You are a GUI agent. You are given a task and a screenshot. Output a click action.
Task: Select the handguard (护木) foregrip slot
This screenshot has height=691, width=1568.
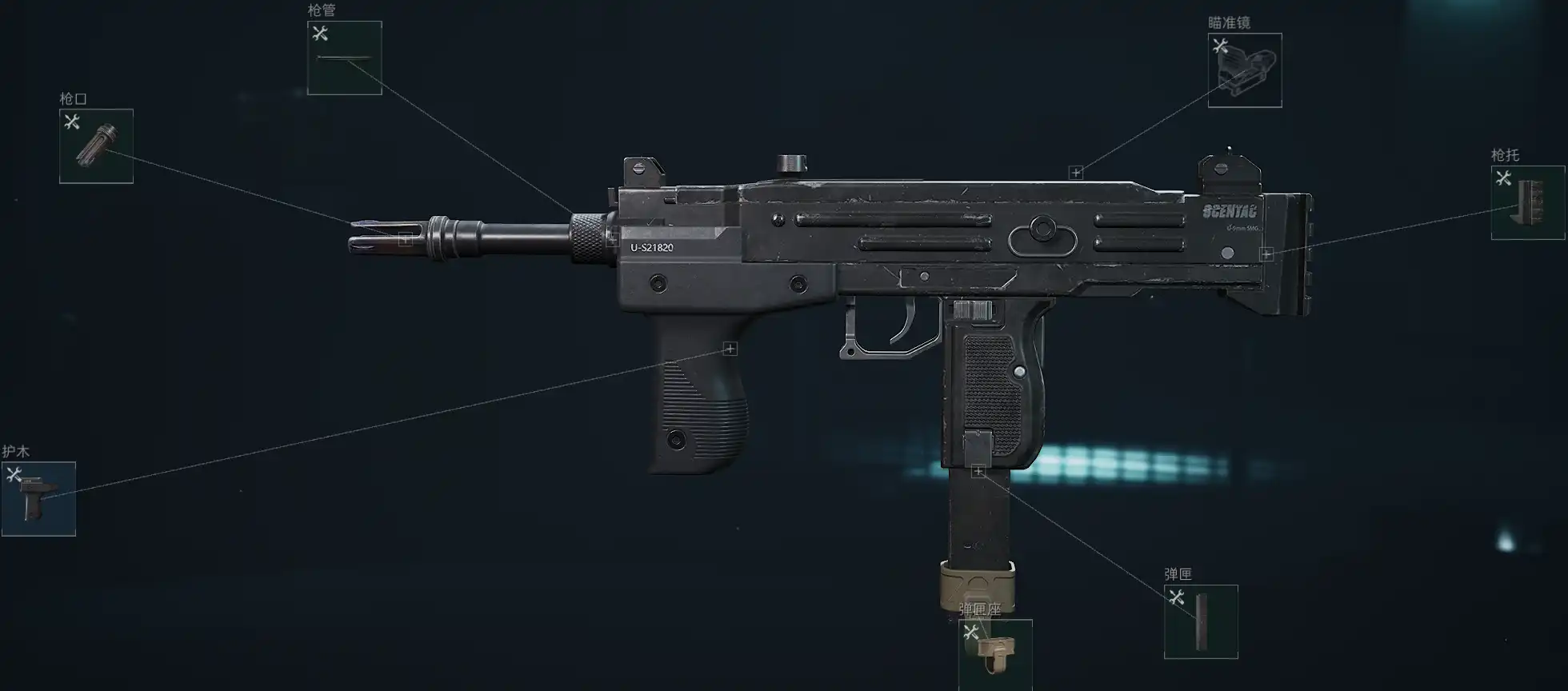click(38, 499)
